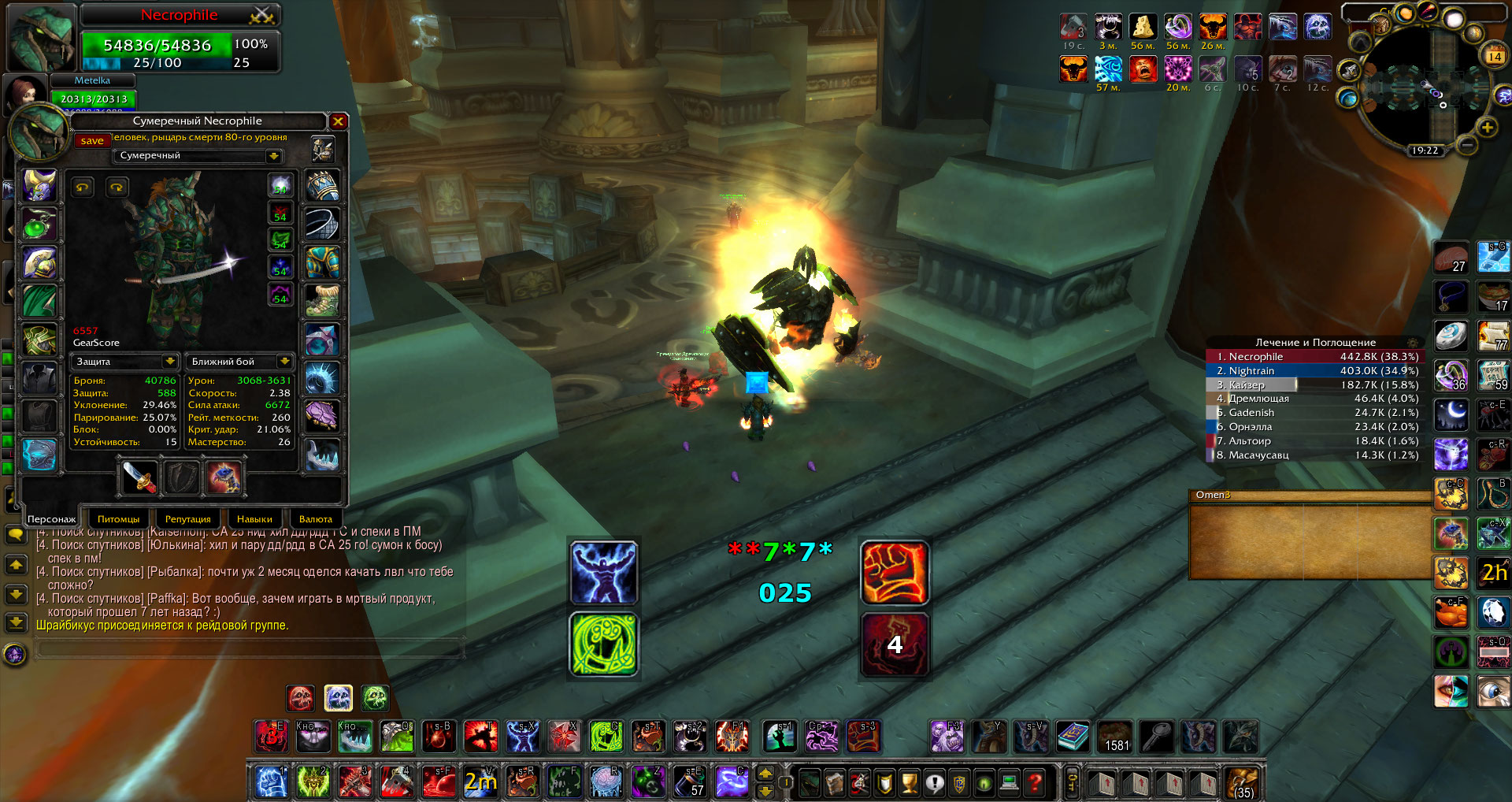
Task: Open the Репутация tab
Action: [187, 519]
